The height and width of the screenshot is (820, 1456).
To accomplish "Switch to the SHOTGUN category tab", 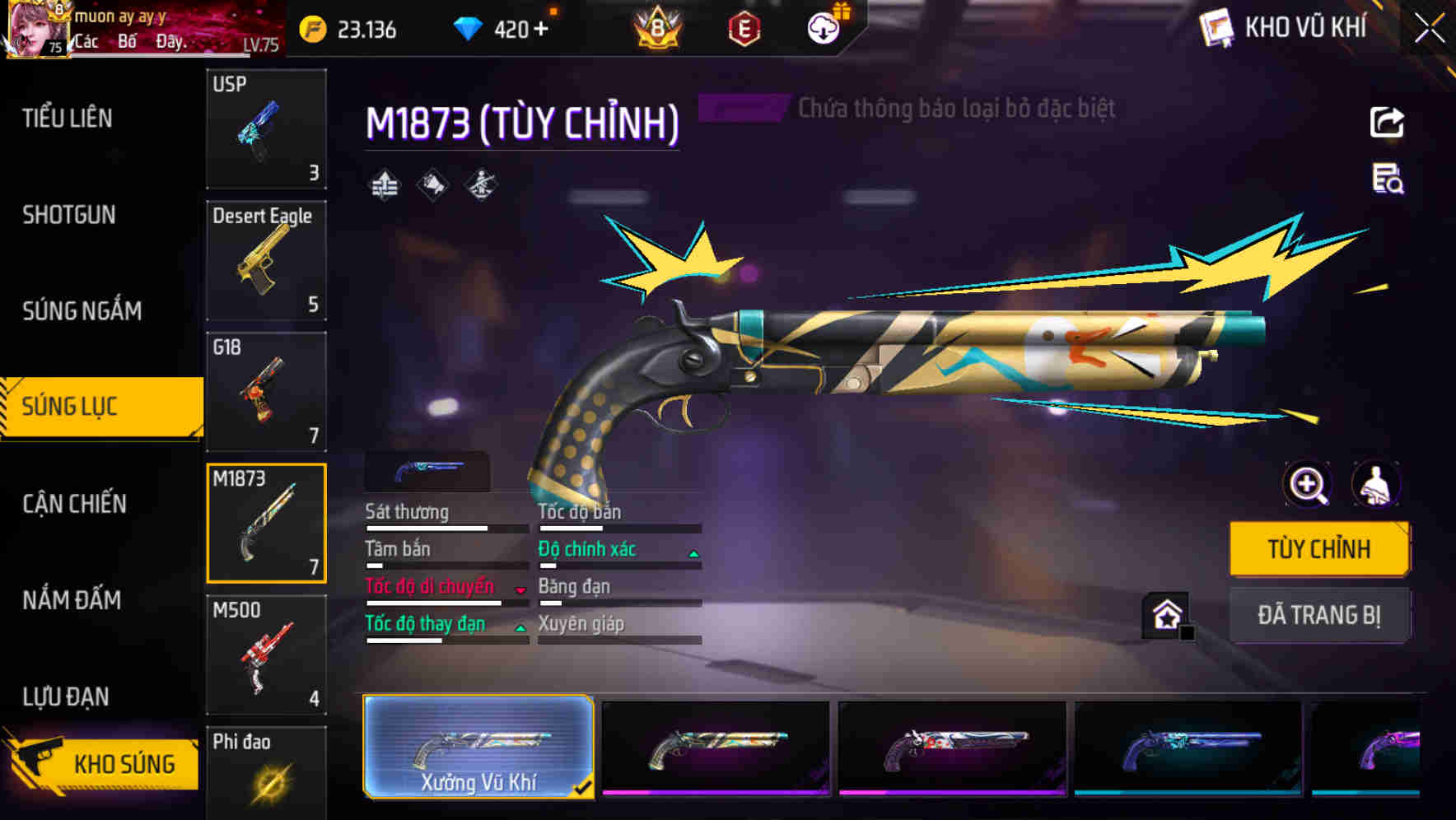I will point(68,214).
